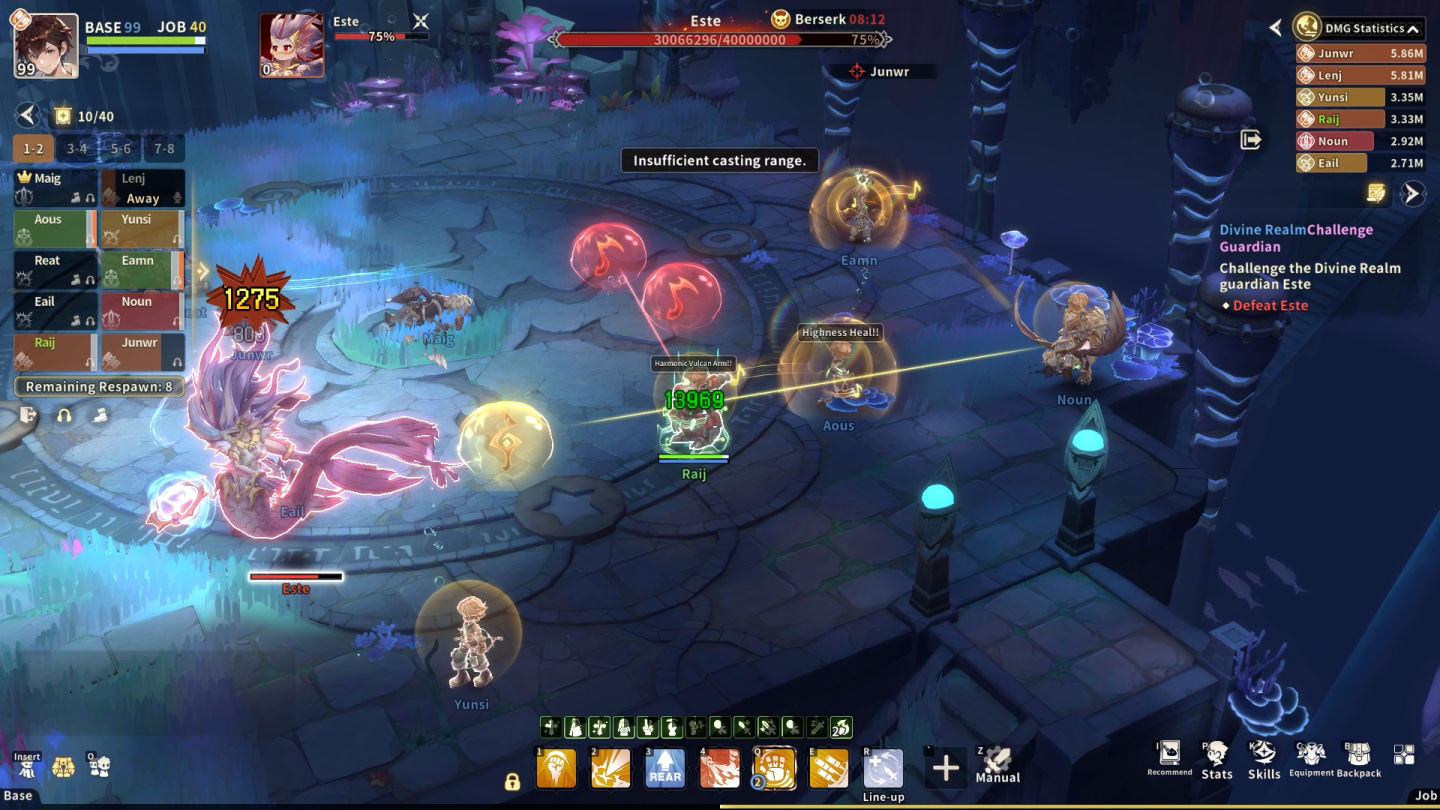1440x810 pixels.
Task: Open the Stats menu
Action: pyautogui.click(x=1216, y=760)
